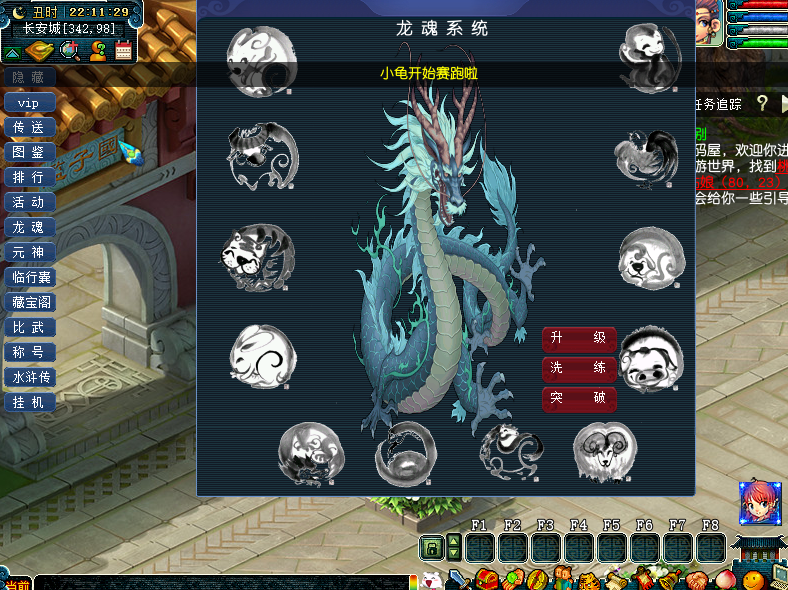This screenshot has height=590, width=788.
Task: Open the 元神 menu entry
Action: coord(29,253)
